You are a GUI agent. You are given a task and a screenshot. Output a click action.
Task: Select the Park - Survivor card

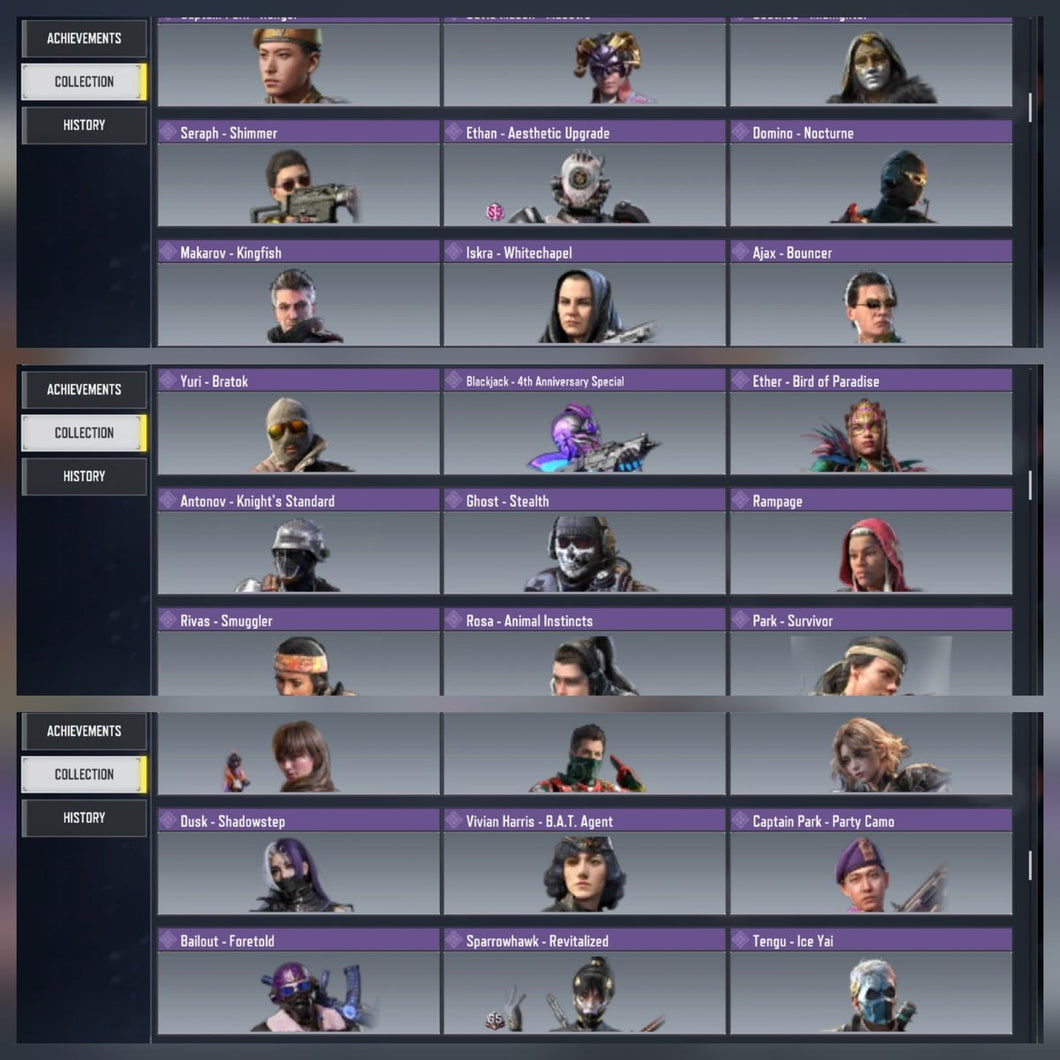(870, 653)
